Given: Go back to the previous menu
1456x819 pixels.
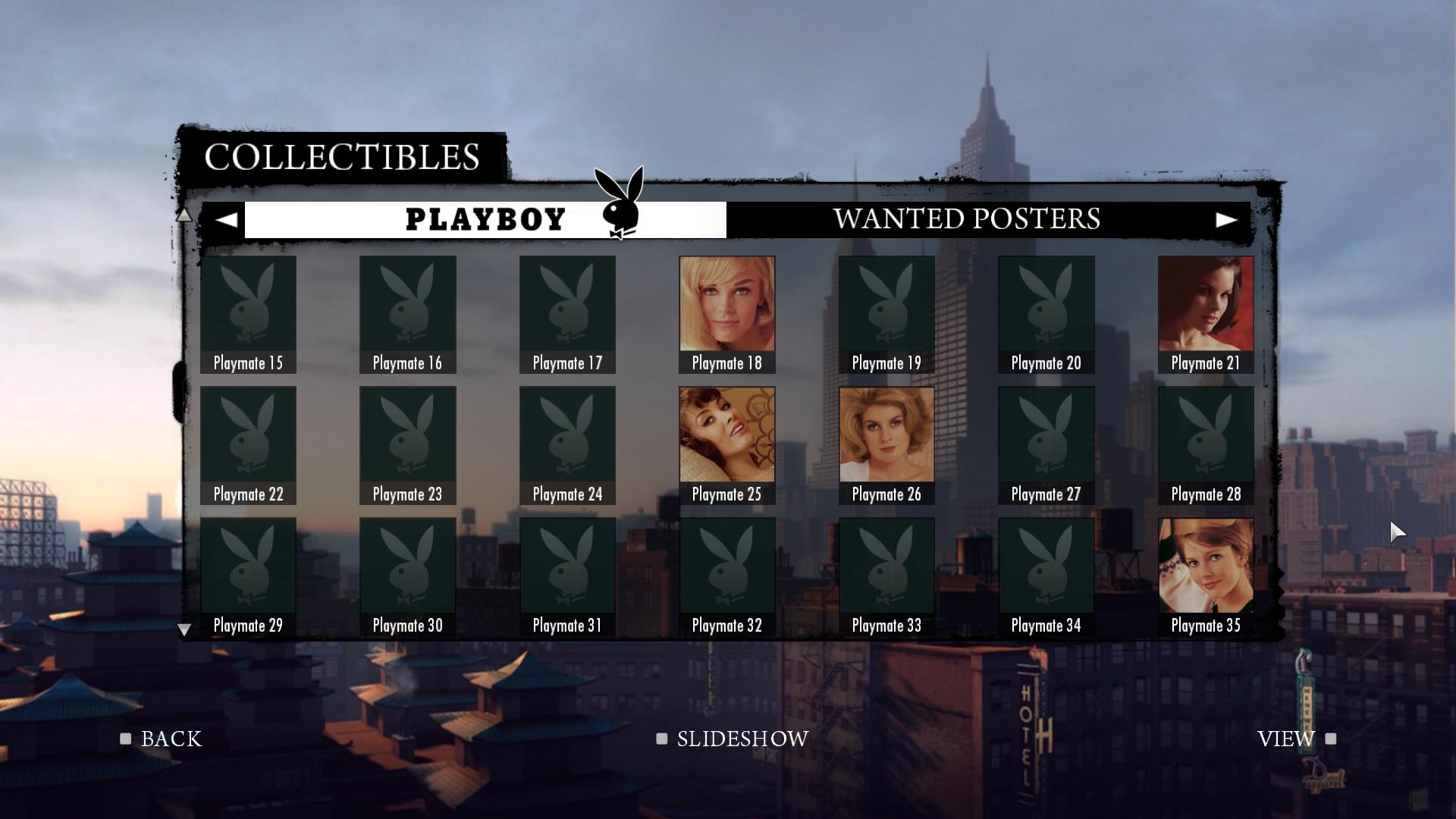Looking at the screenshot, I should point(162,739).
